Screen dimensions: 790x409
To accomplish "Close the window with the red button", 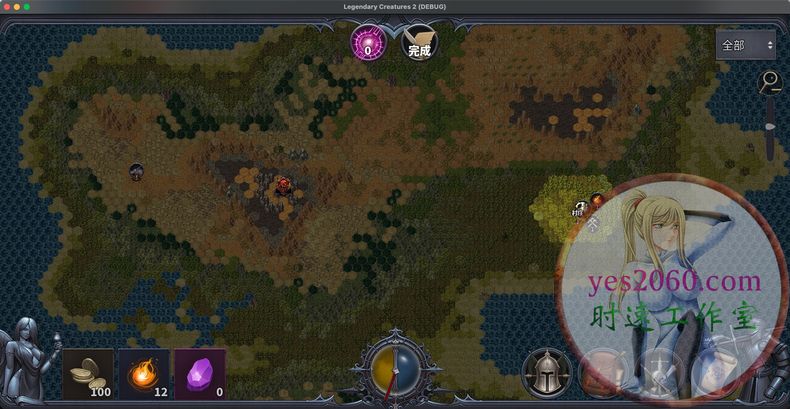I will click(x=7, y=7).
